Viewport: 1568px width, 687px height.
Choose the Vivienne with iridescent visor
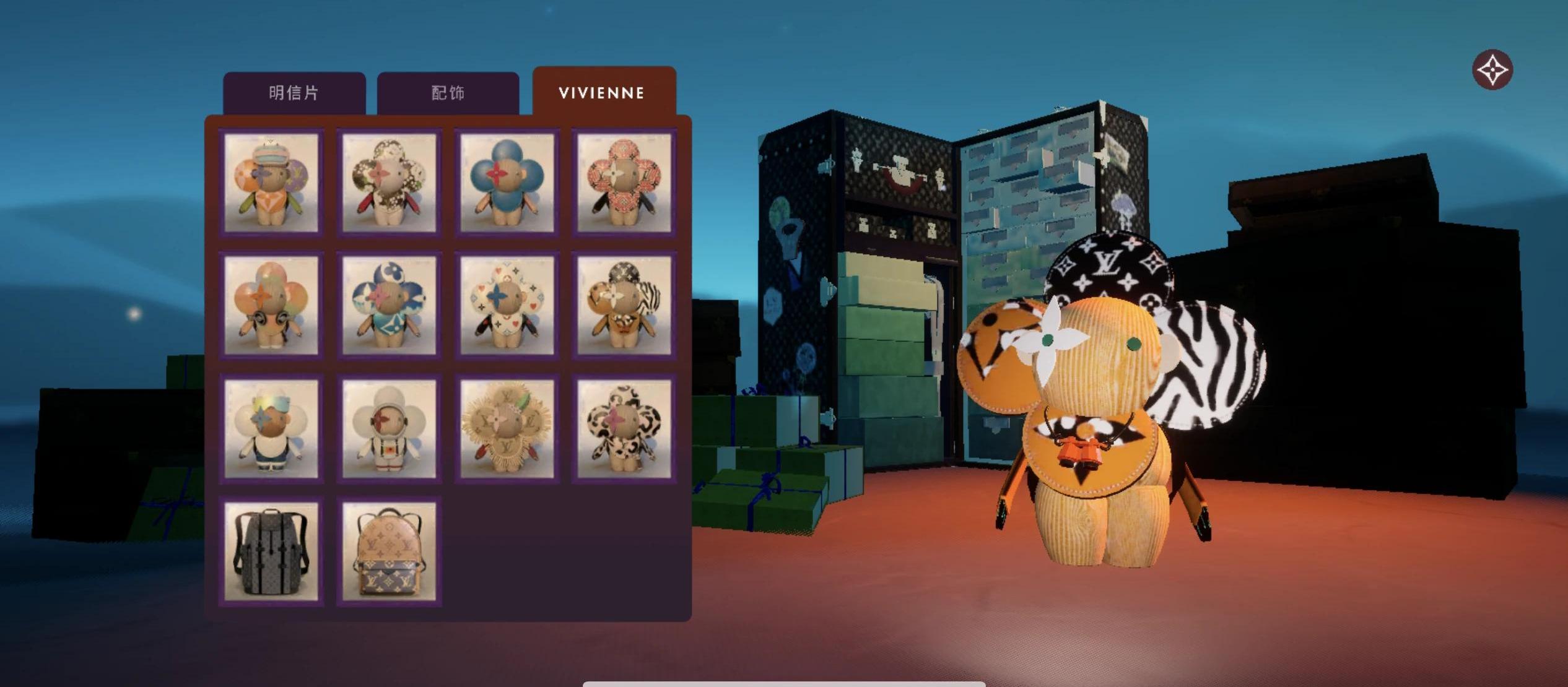tap(271, 428)
